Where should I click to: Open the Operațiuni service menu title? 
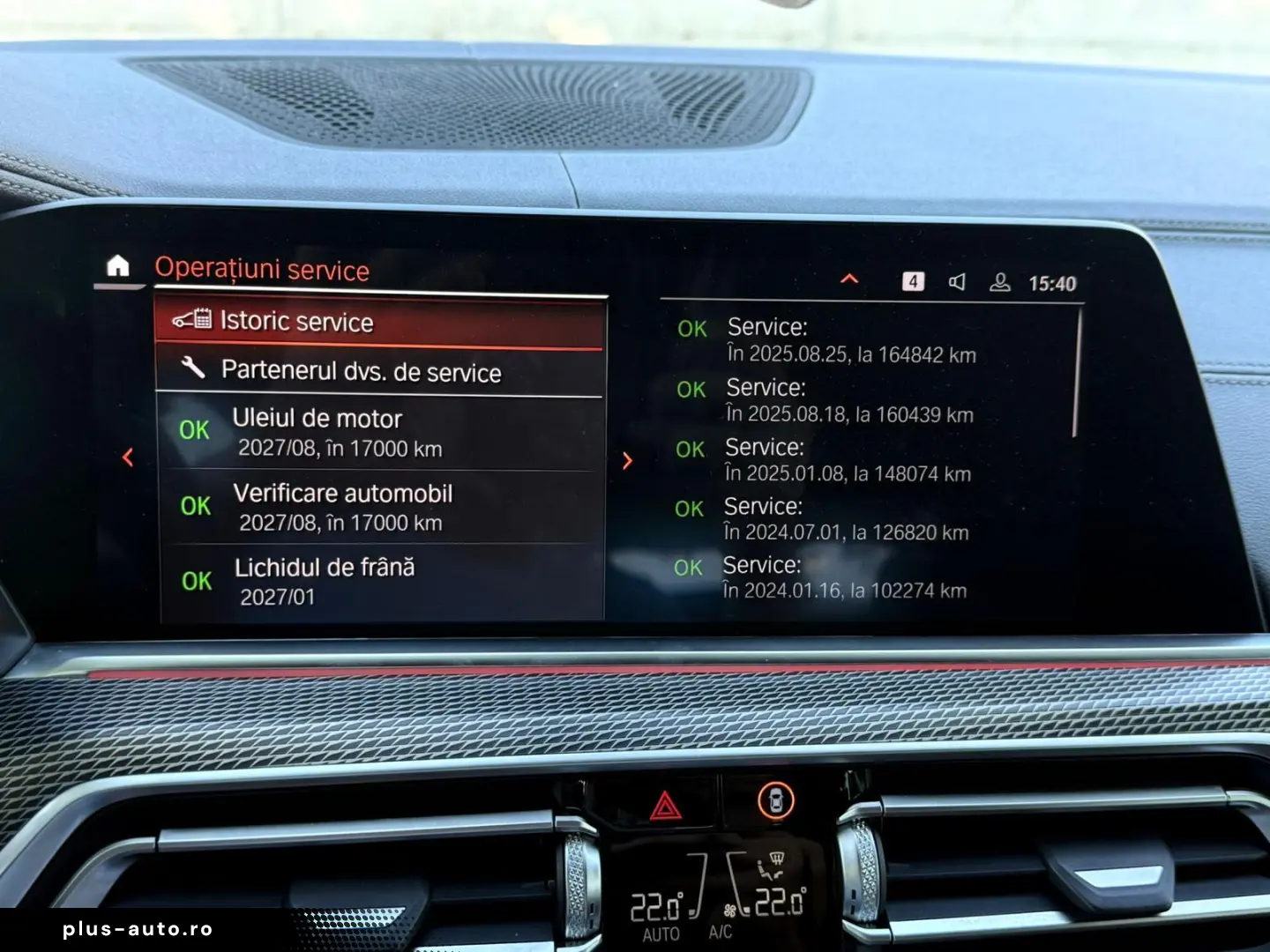[262, 270]
